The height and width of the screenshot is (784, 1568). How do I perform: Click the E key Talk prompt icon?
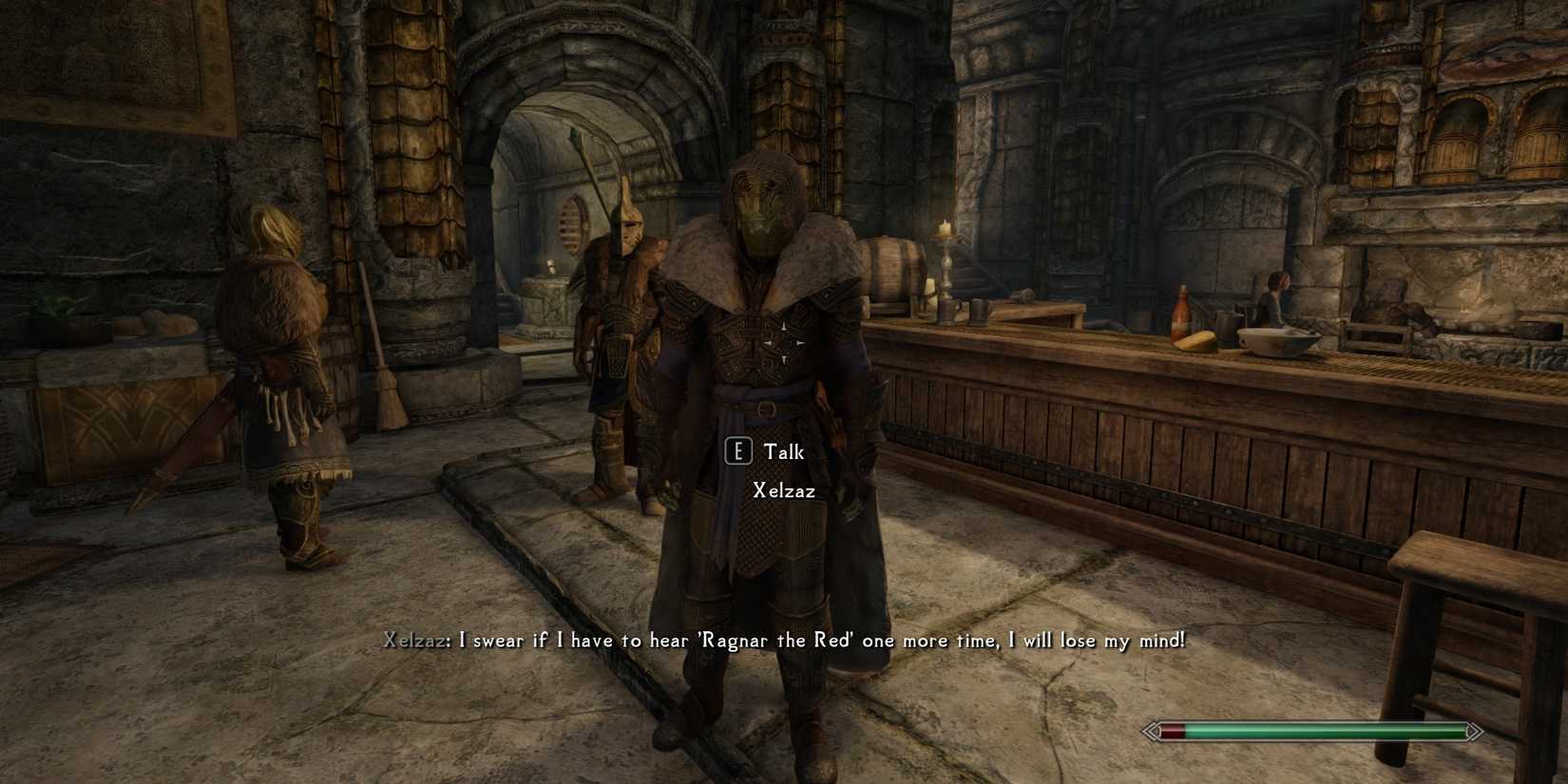pyautogui.click(x=739, y=451)
